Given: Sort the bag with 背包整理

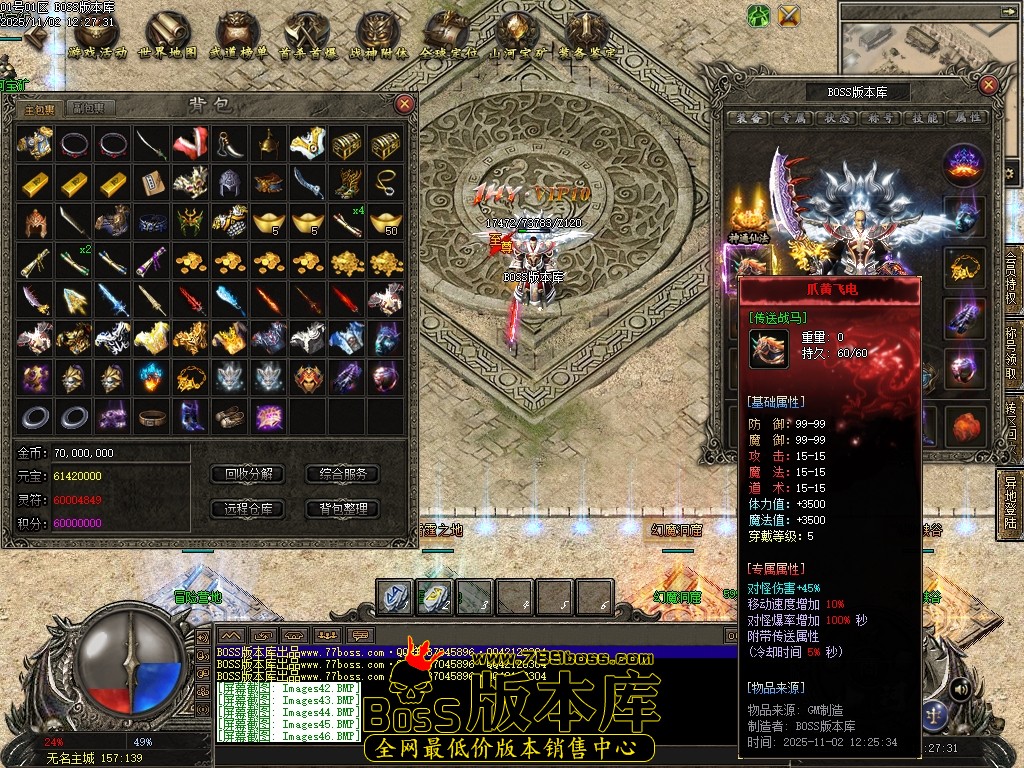Looking at the screenshot, I should click(343, 508).
